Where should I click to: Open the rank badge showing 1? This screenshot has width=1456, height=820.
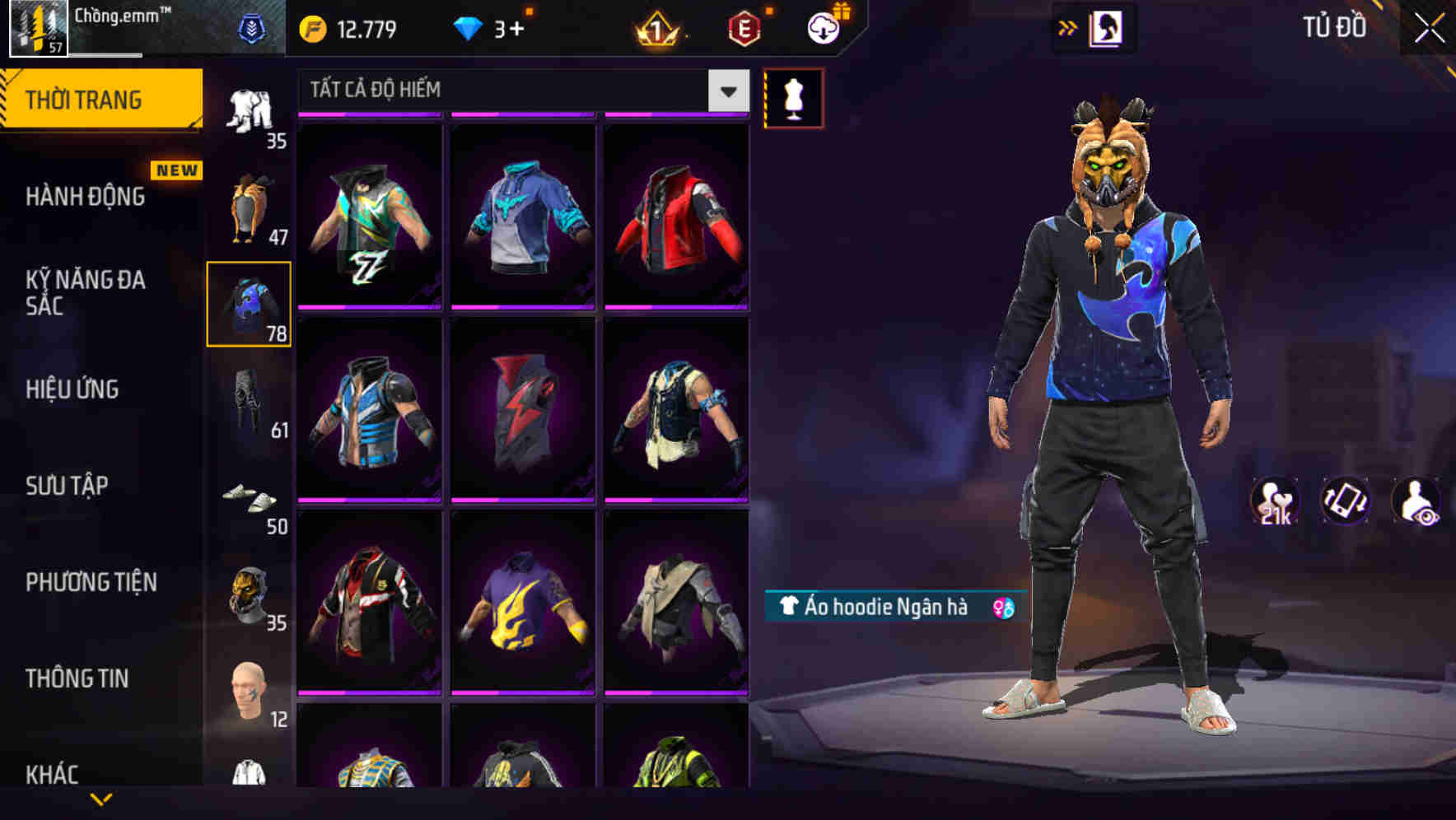(x=658, y=27)
